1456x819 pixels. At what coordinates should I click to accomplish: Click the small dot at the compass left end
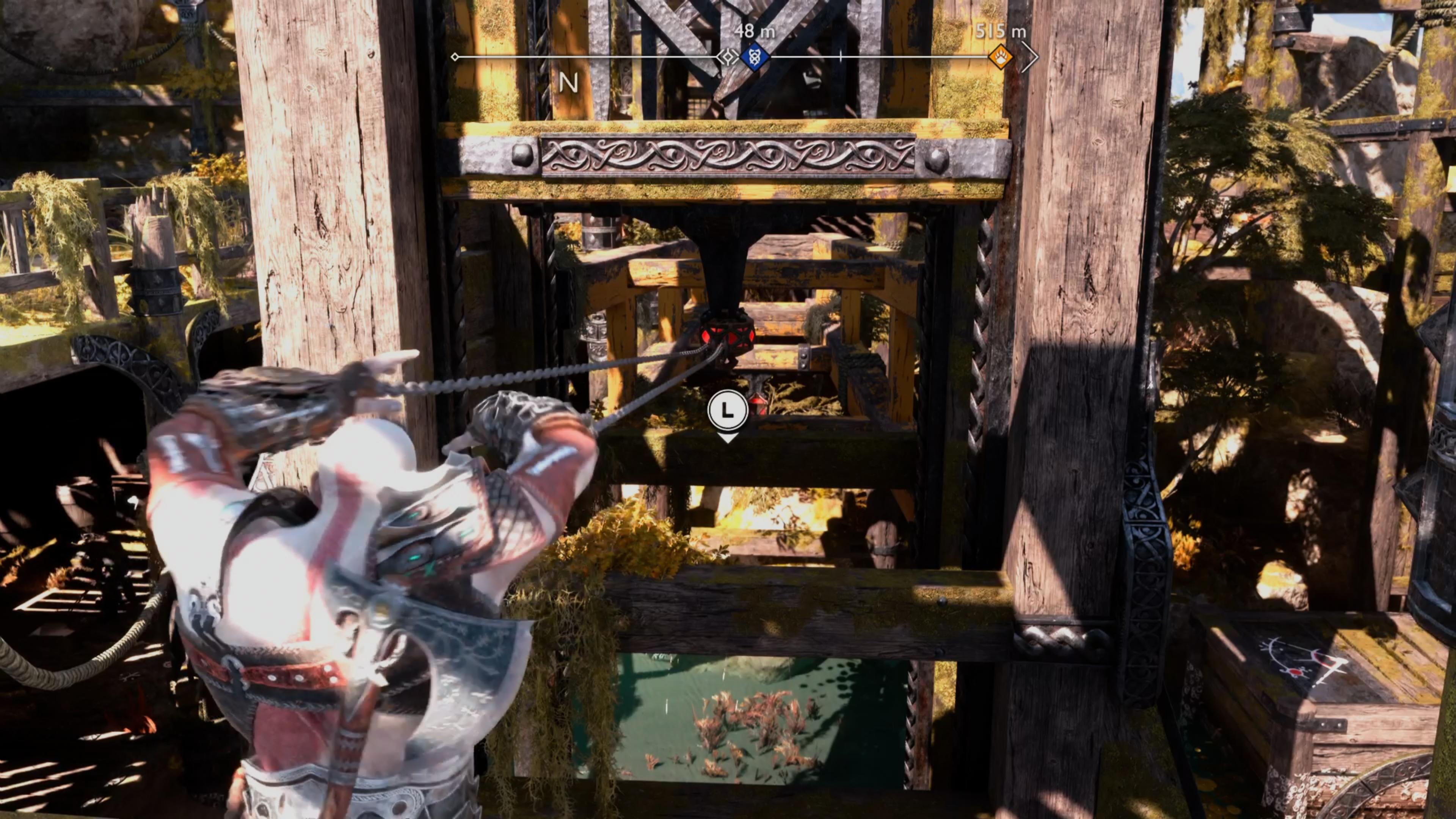click(455, 56)
